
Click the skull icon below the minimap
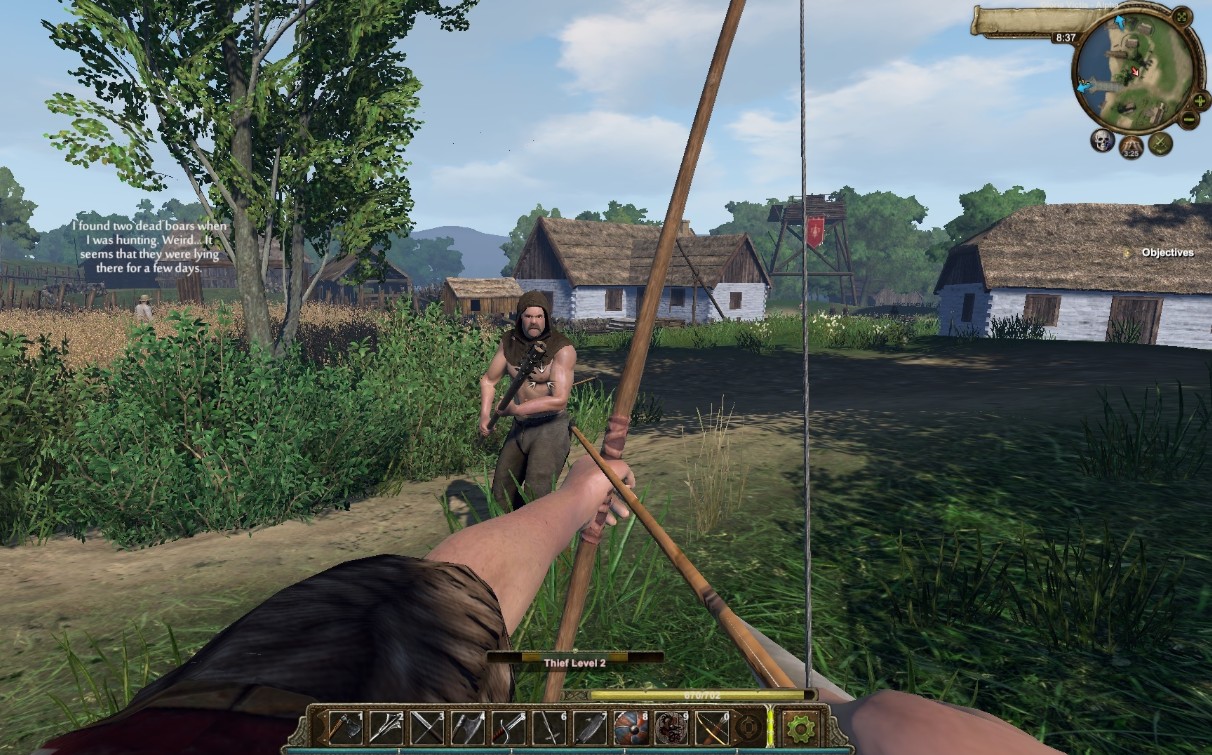point(1102,140)
